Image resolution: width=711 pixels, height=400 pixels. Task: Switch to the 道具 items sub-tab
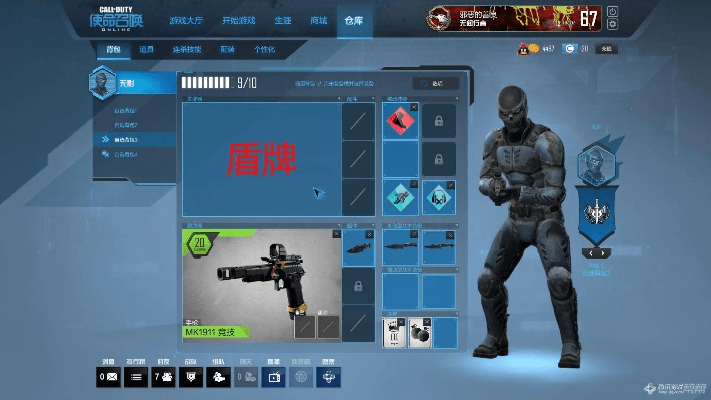(146, 49)
